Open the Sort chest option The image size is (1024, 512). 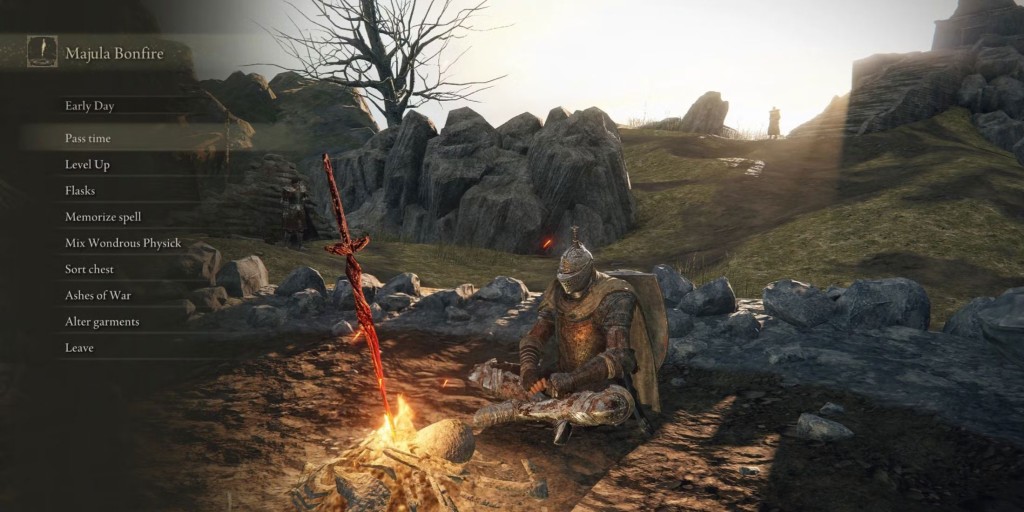tap(90, 269)
